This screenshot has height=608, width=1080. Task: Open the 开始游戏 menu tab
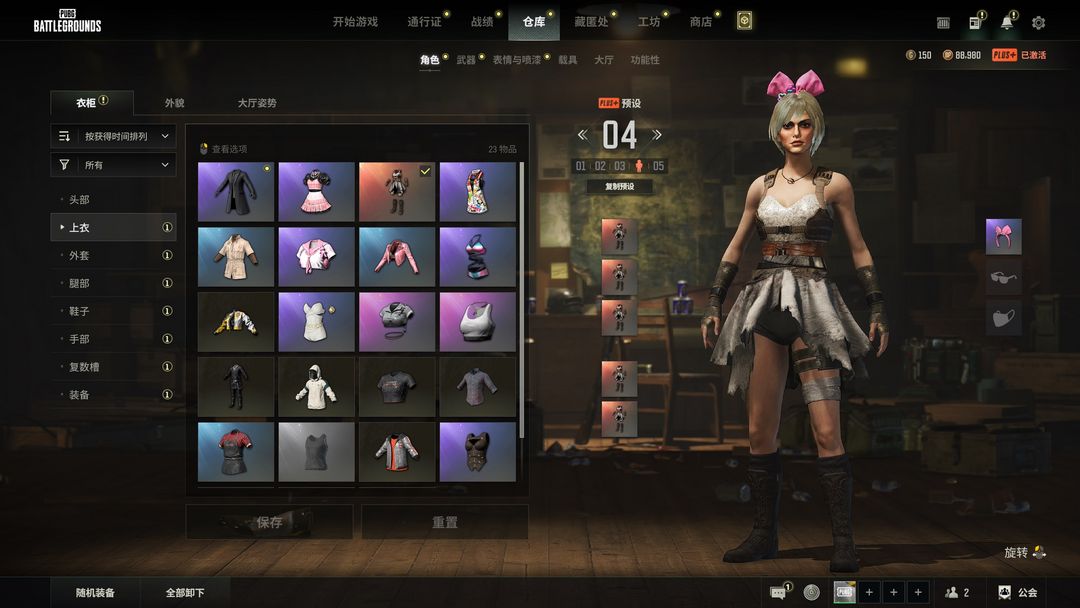tap(355, 22)
